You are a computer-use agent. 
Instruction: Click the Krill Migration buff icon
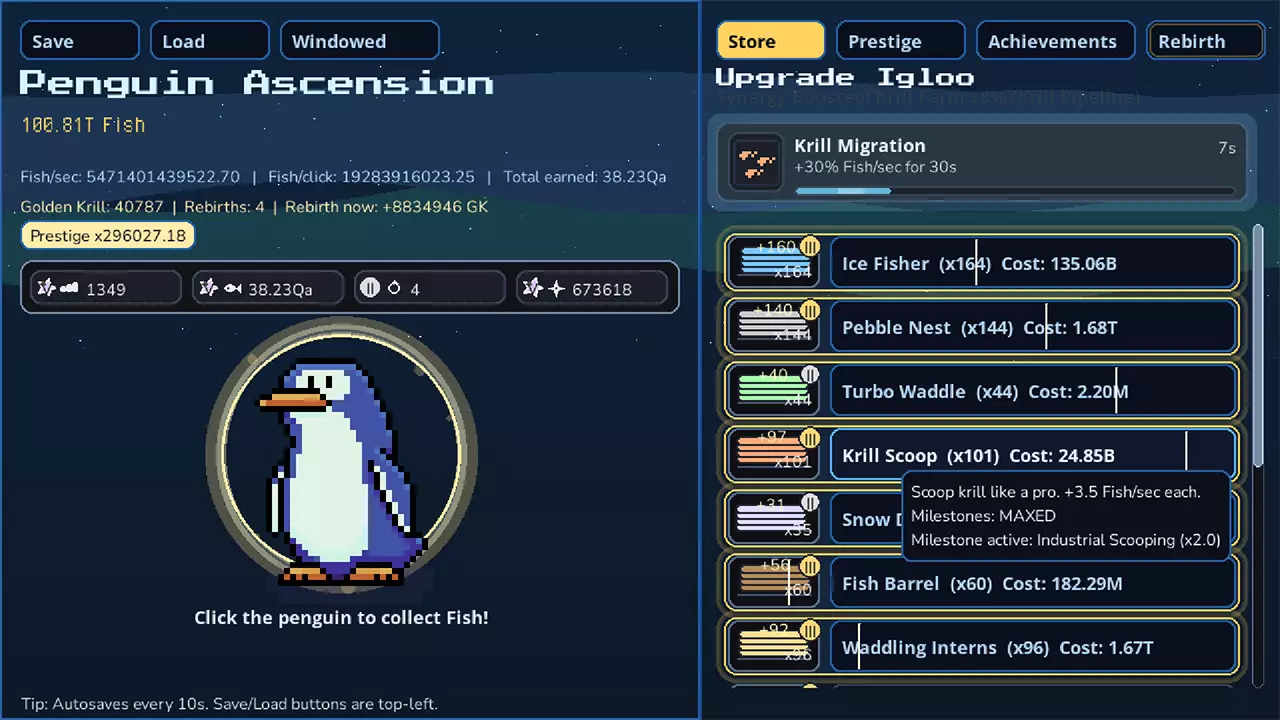pos(756,160)
